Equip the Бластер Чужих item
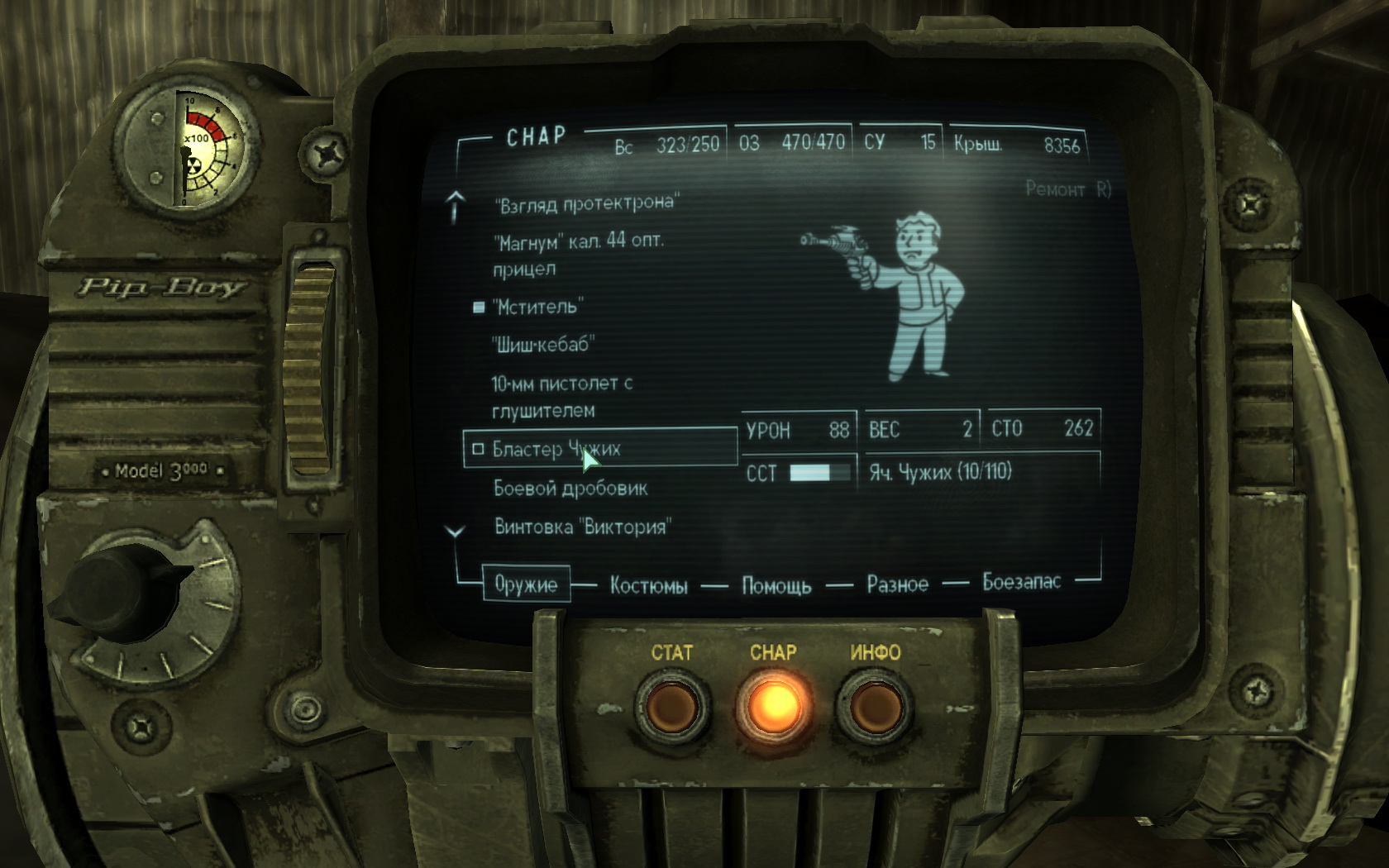The image size is (1389, 868). (x=556, y=449)
